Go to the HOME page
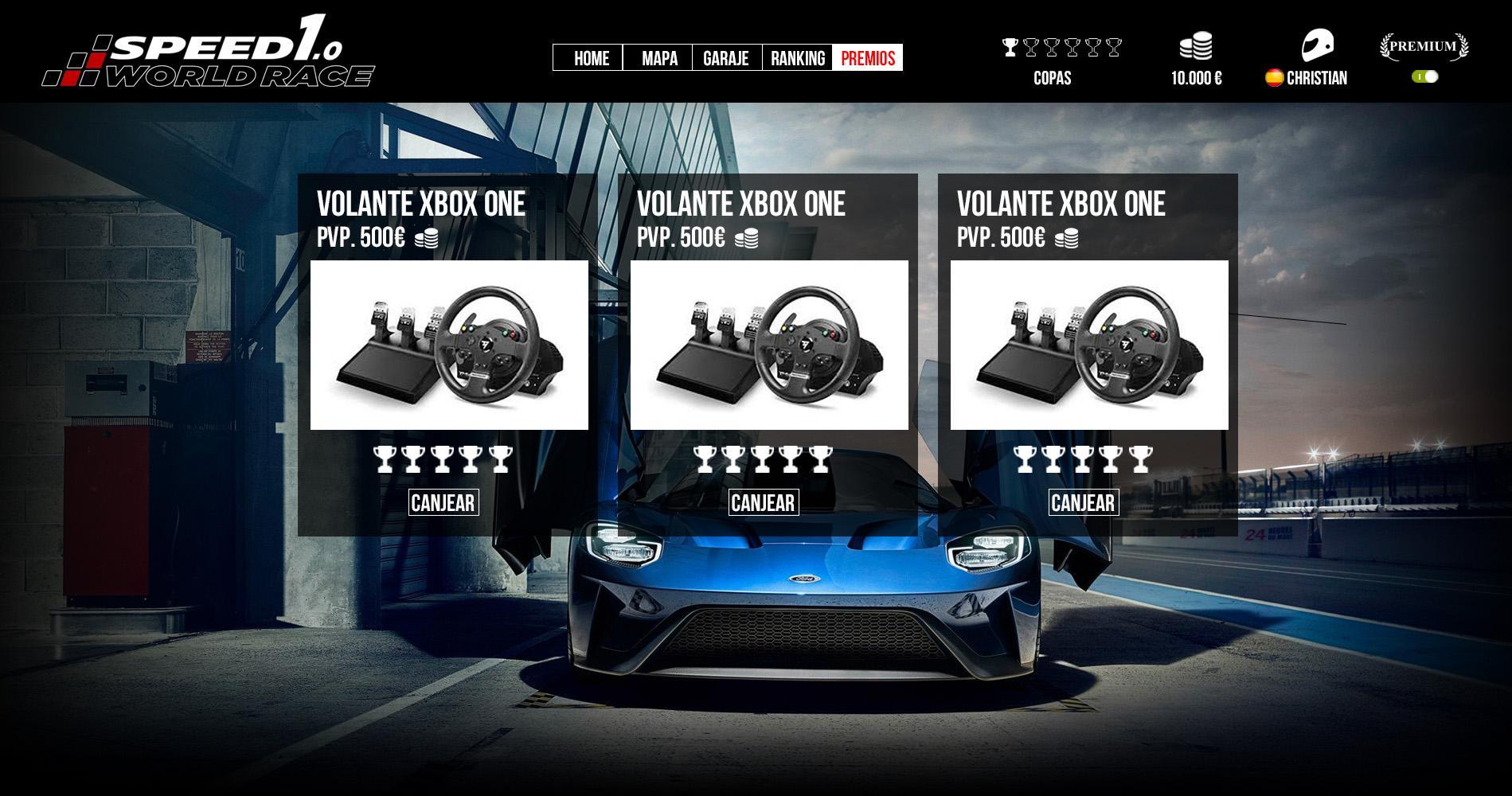This screenshot has height=796, width=1512. pyautogui.click(x=588, y=58)
